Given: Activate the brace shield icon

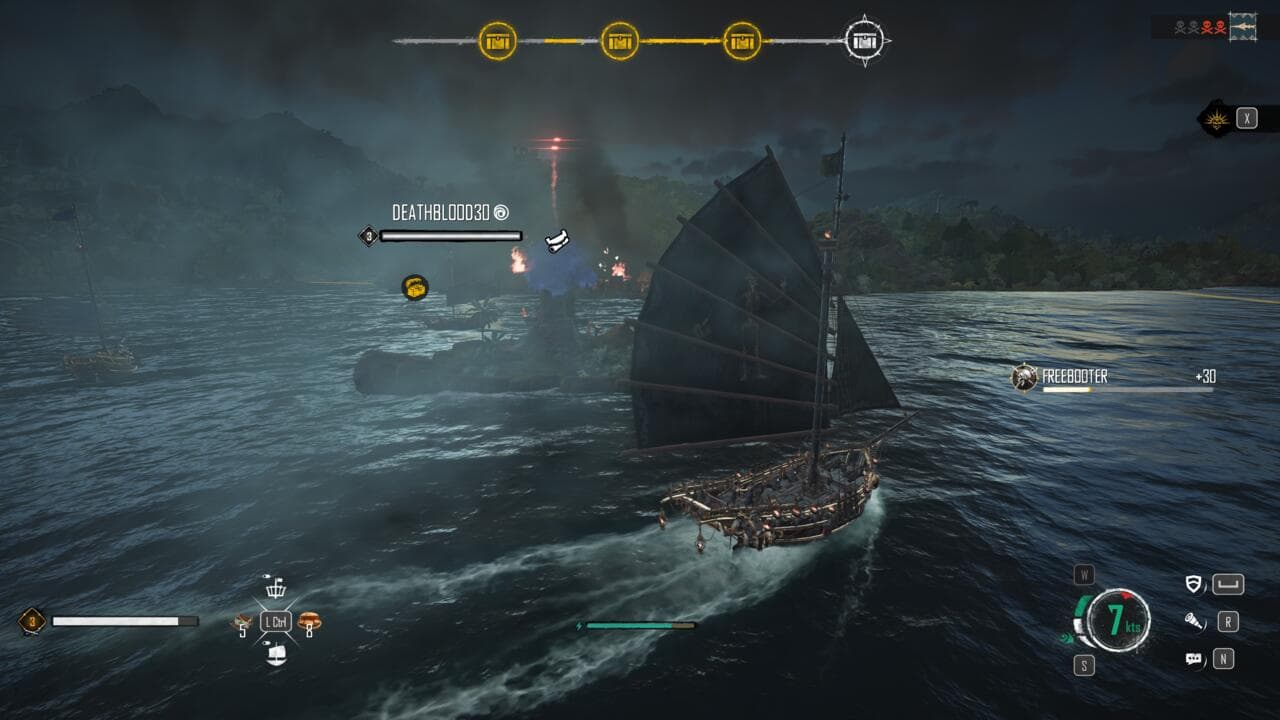Looking at the screenshot, I should [x=1193, y=584].
